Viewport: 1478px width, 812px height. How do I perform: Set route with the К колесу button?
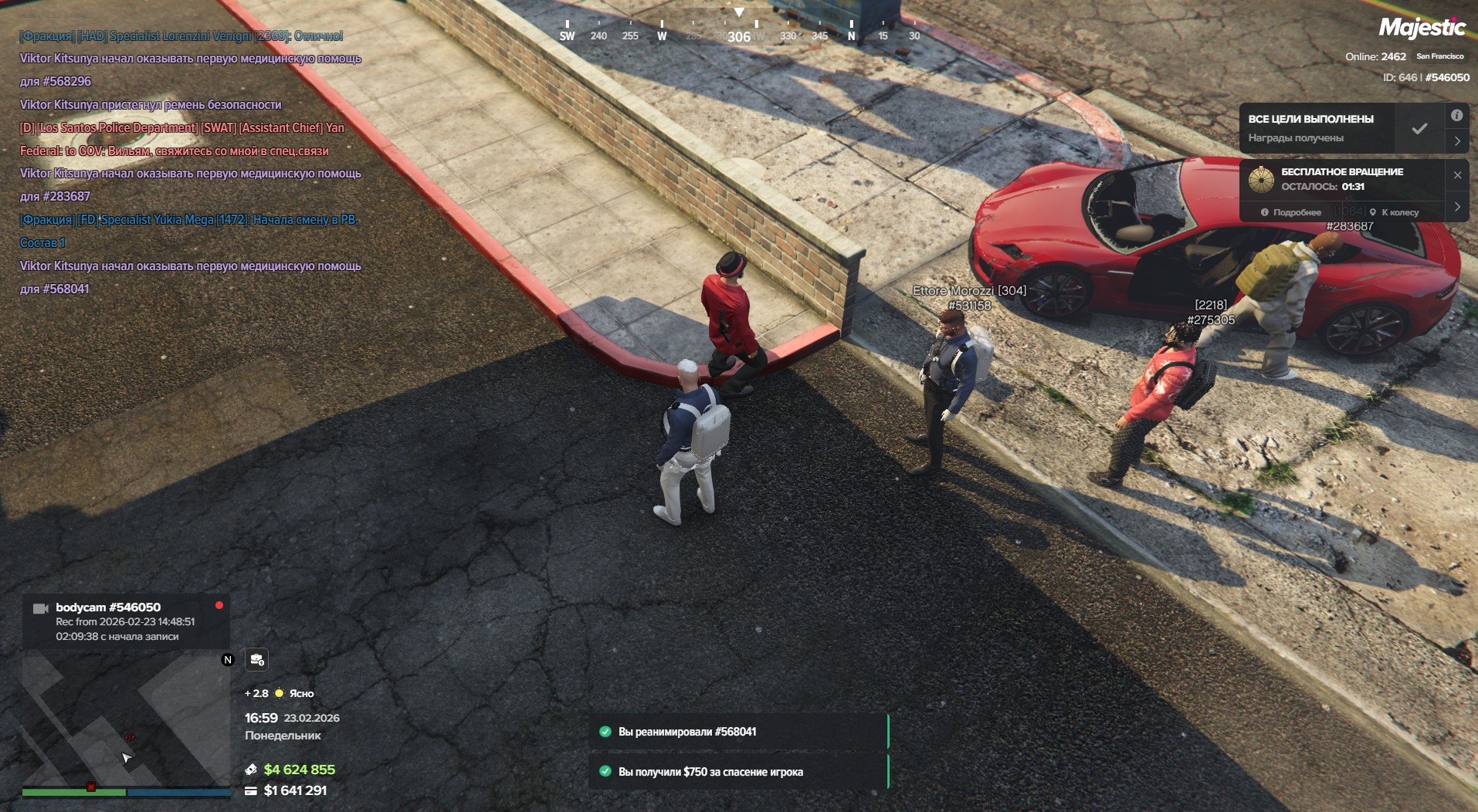click(x=1395, y=212)
